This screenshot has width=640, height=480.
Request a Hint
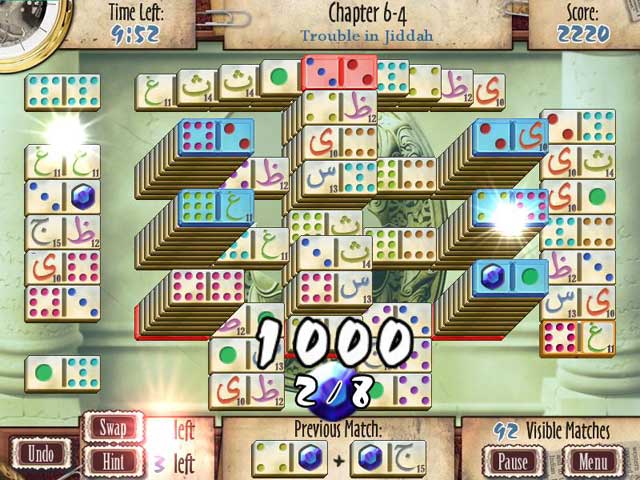[113, 461]
